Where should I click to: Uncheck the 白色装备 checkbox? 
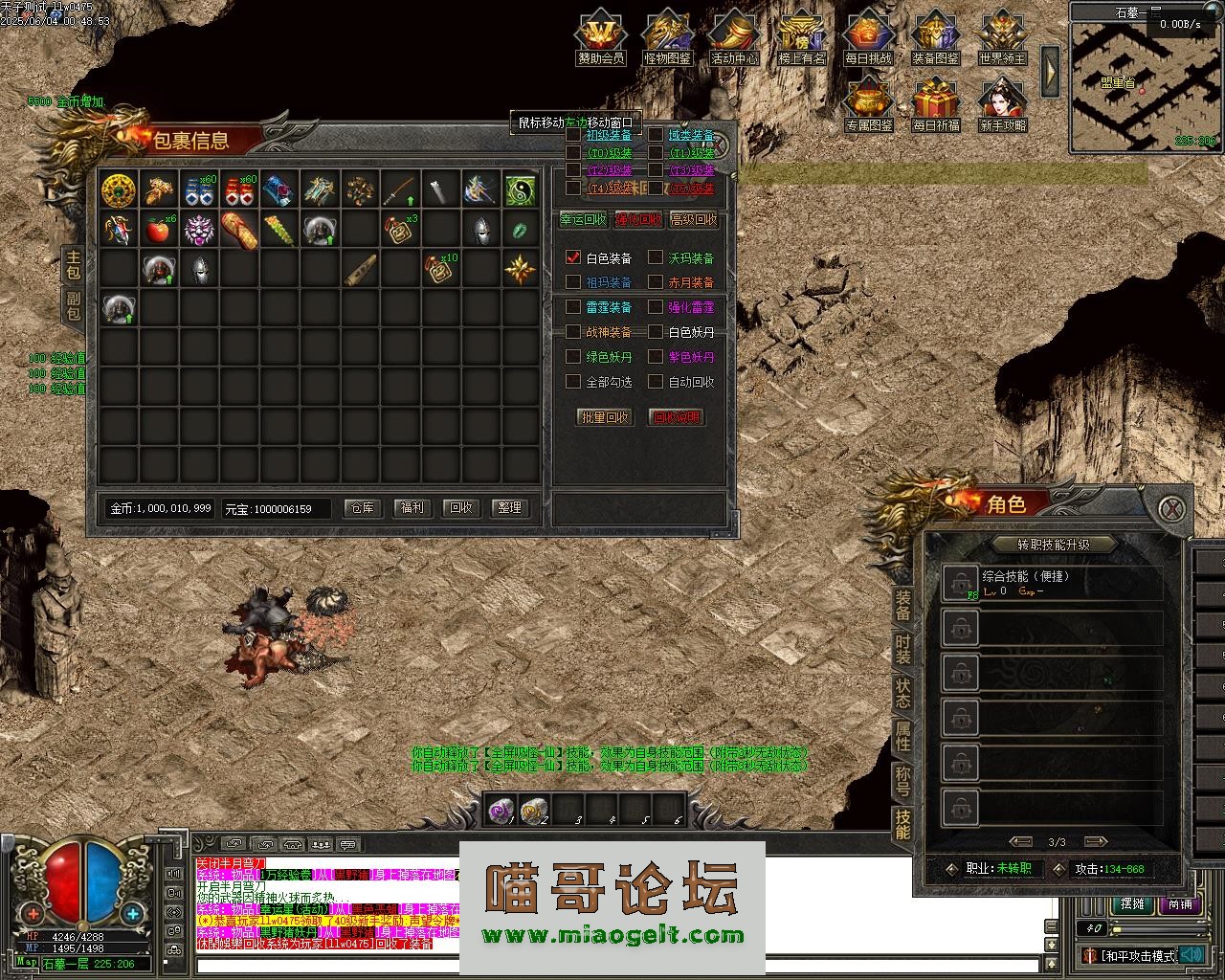573,257
